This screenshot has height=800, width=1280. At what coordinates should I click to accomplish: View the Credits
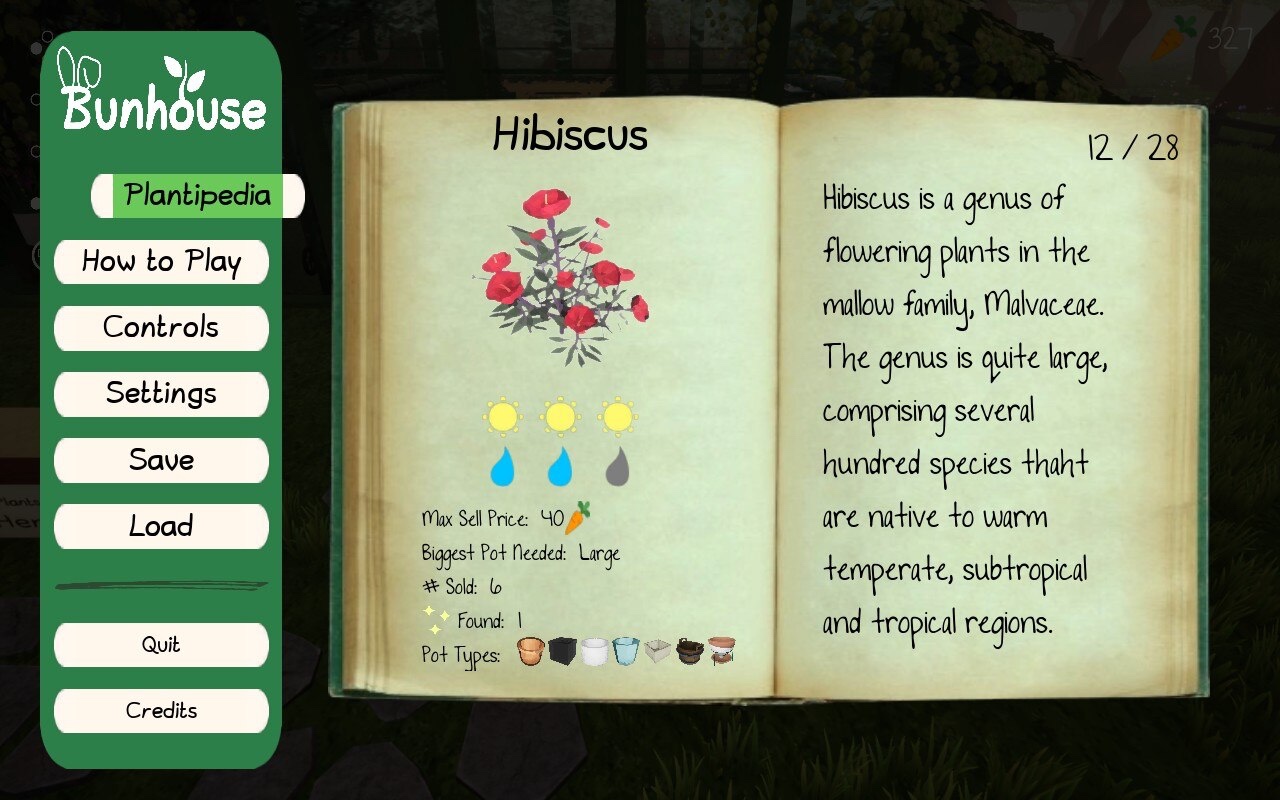pos(161,711)
